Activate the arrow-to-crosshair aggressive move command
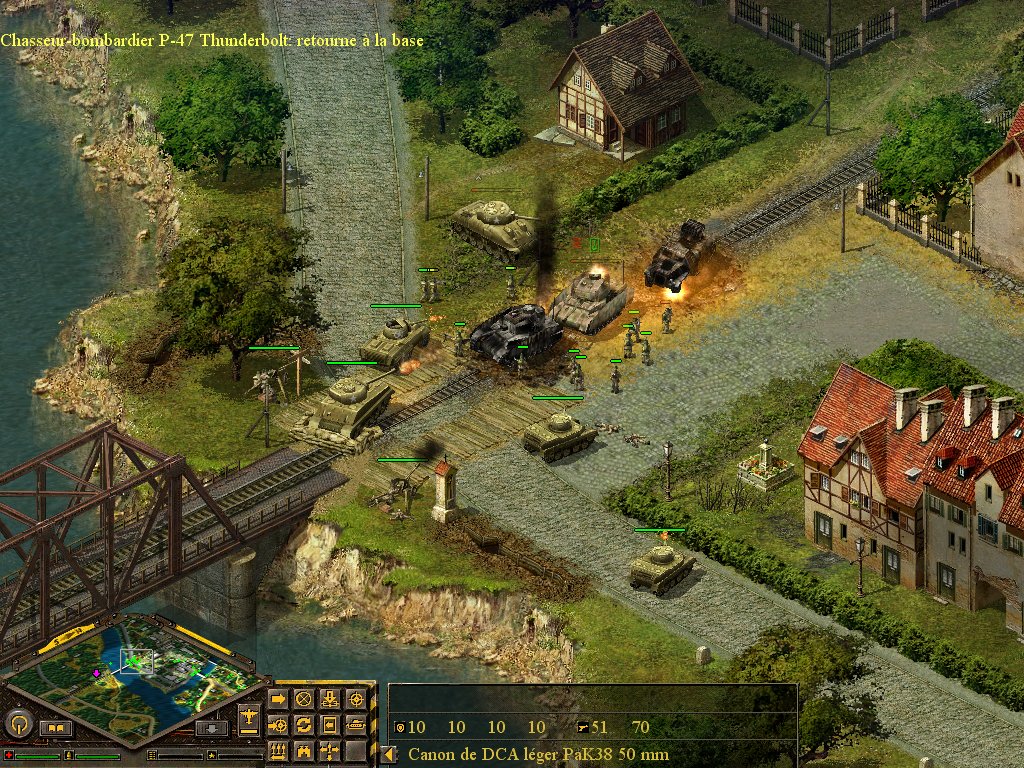The image size is (1024, 768). 278,725
